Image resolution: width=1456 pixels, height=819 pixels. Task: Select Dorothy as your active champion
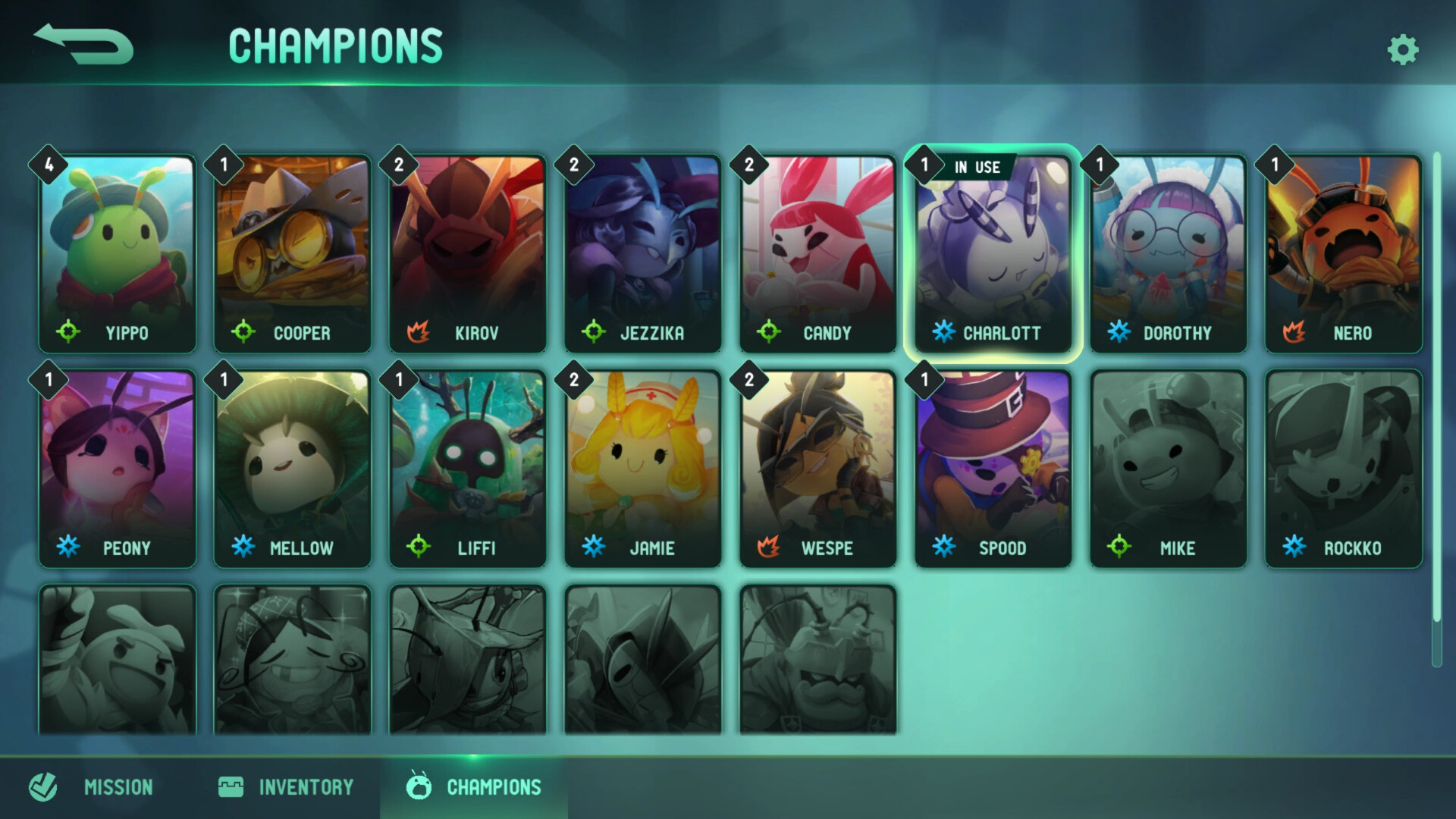pyautogui.click(x=1168, y=250)
